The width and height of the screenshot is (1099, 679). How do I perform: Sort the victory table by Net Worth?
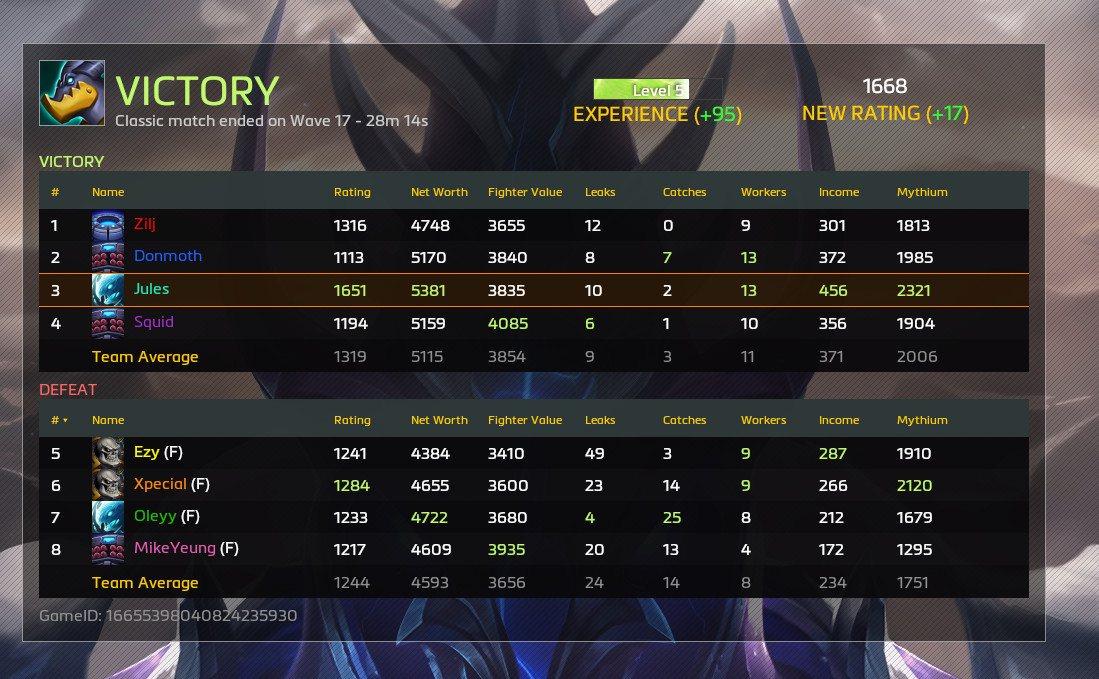[431, 192]
